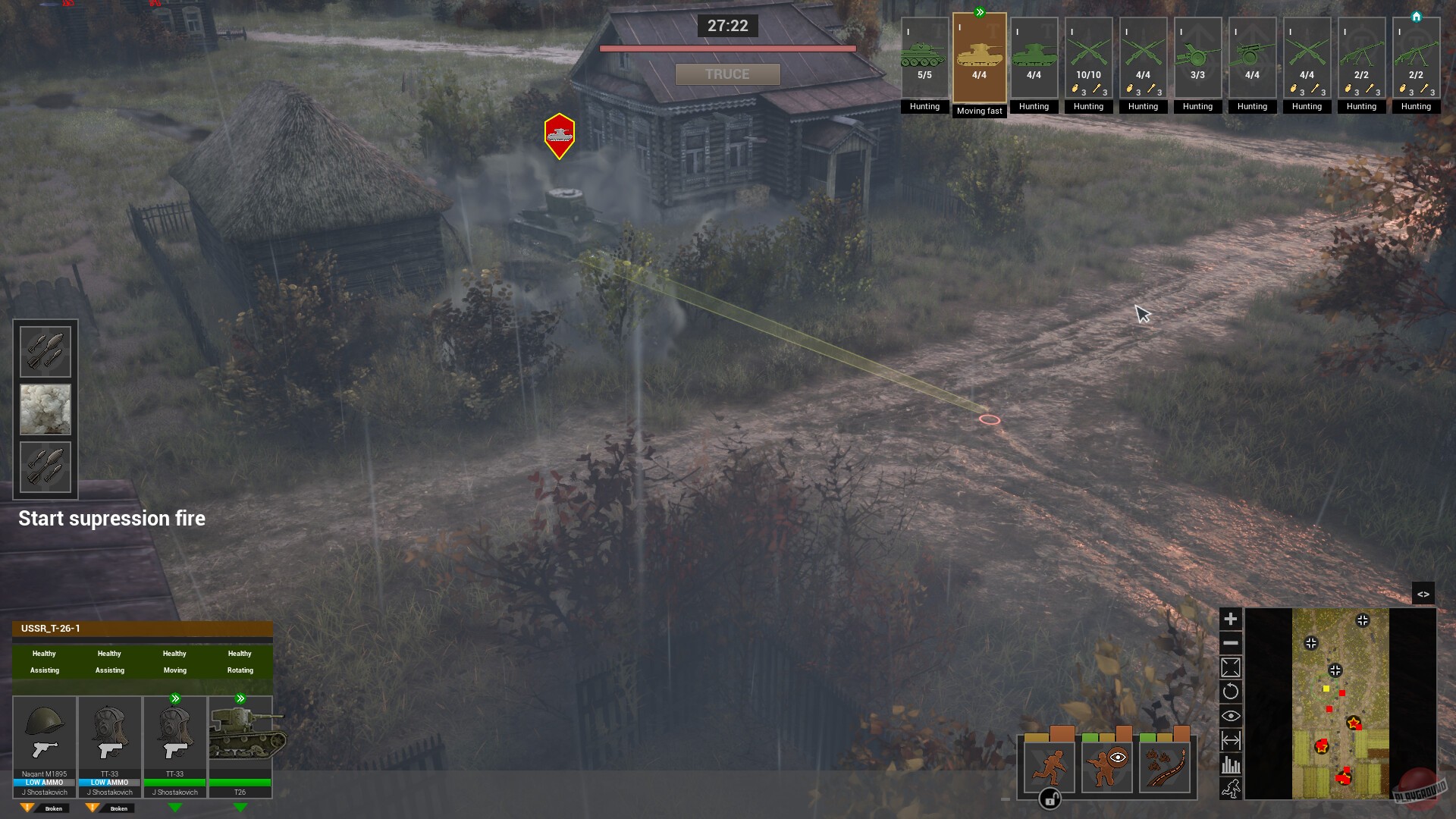Toggle the squad lock icon under stance panel

(x=1050, y=799)
